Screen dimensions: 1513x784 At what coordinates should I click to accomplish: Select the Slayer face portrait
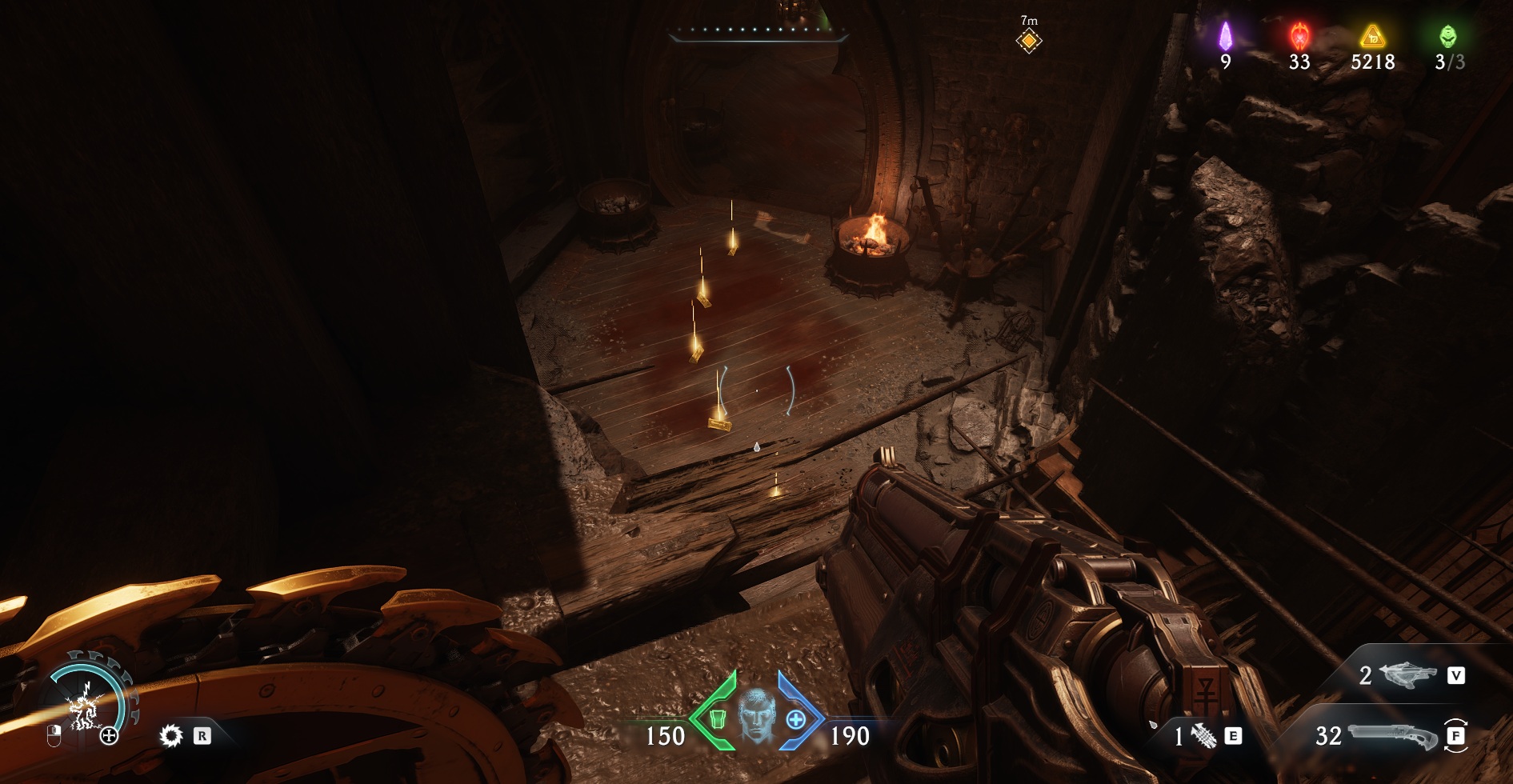[756, 714]
